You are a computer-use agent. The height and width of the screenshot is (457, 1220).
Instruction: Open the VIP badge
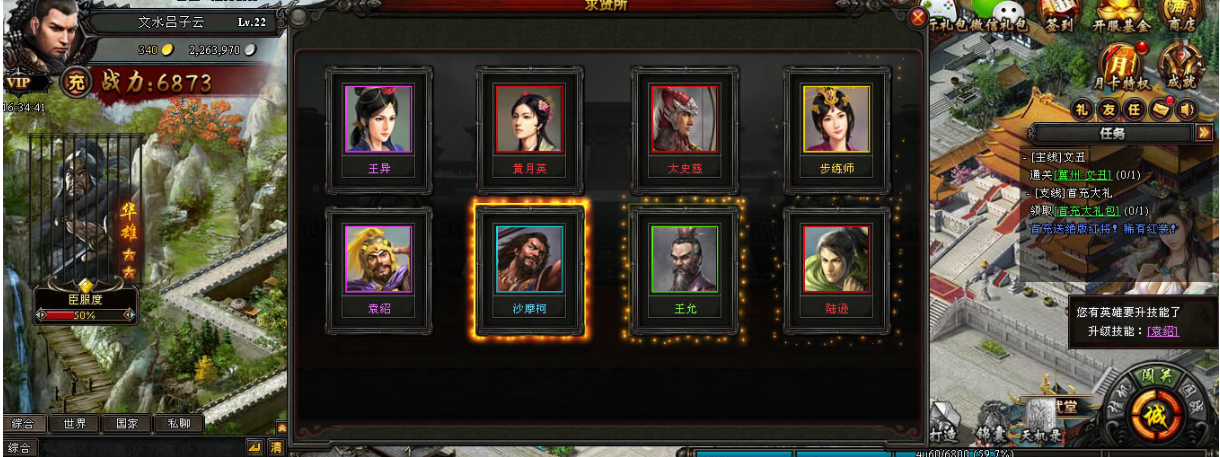click(18, 83)
